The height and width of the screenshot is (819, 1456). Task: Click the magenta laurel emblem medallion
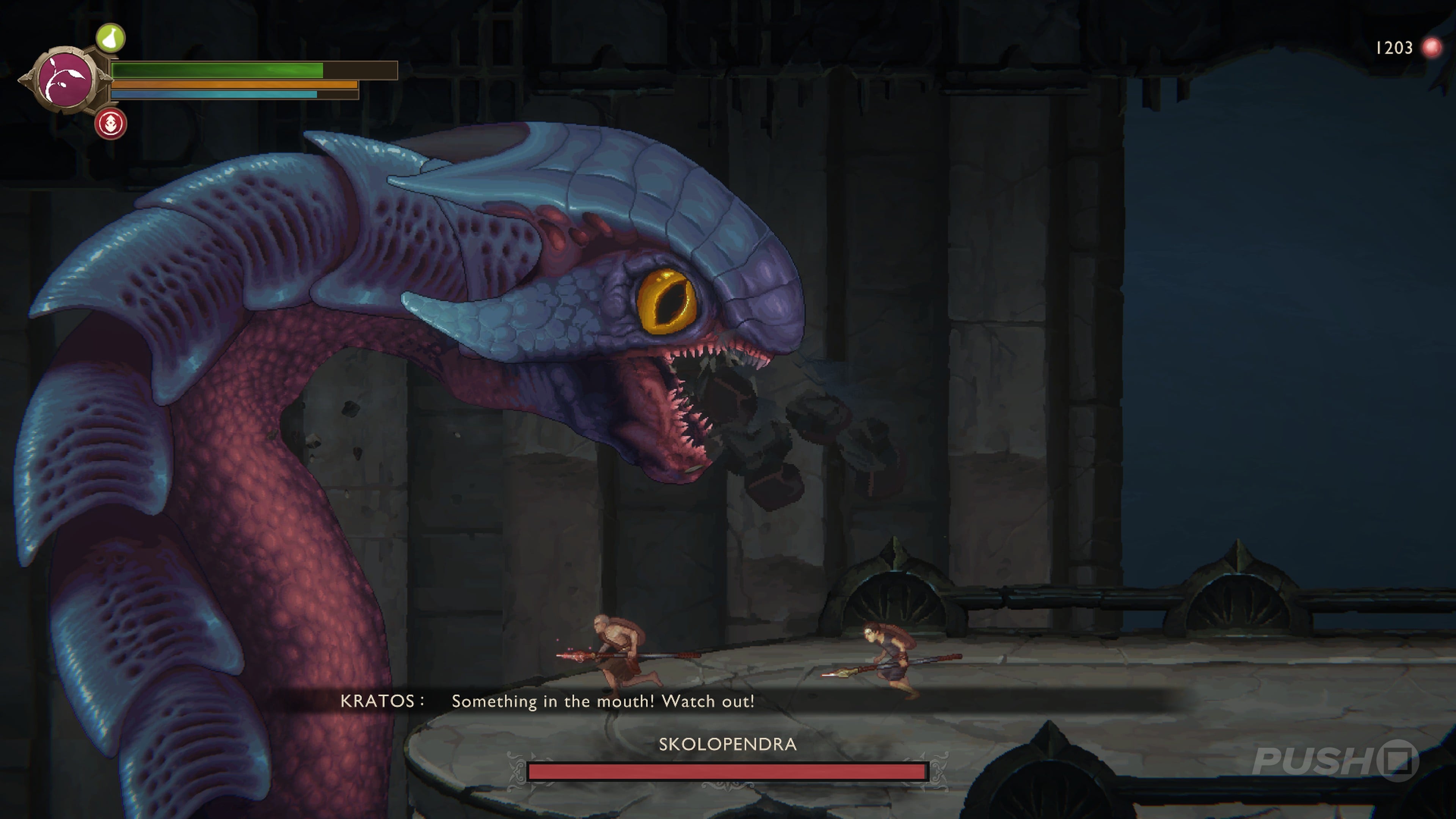66,80
